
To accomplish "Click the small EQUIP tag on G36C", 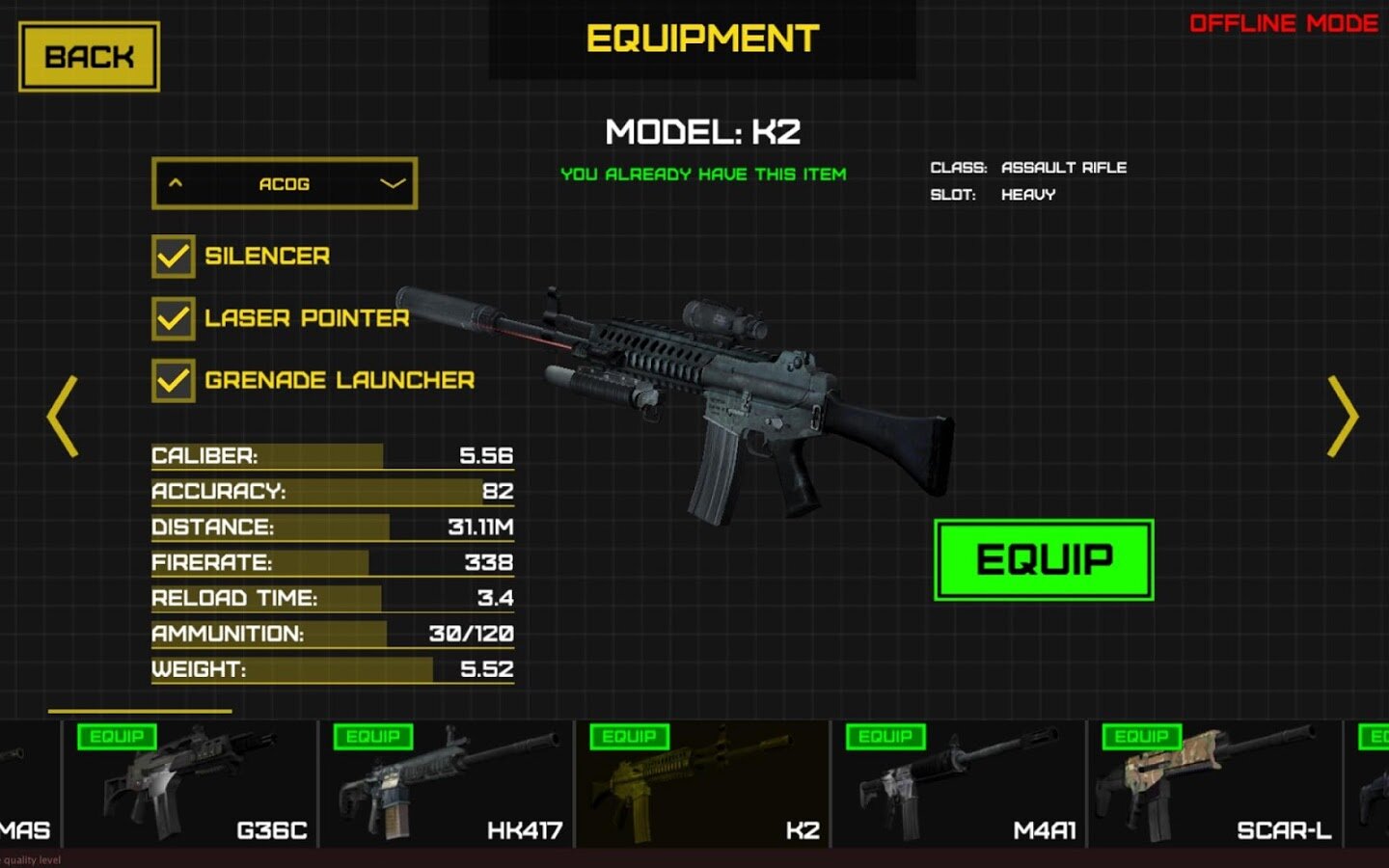I will [x=117, y=737].
